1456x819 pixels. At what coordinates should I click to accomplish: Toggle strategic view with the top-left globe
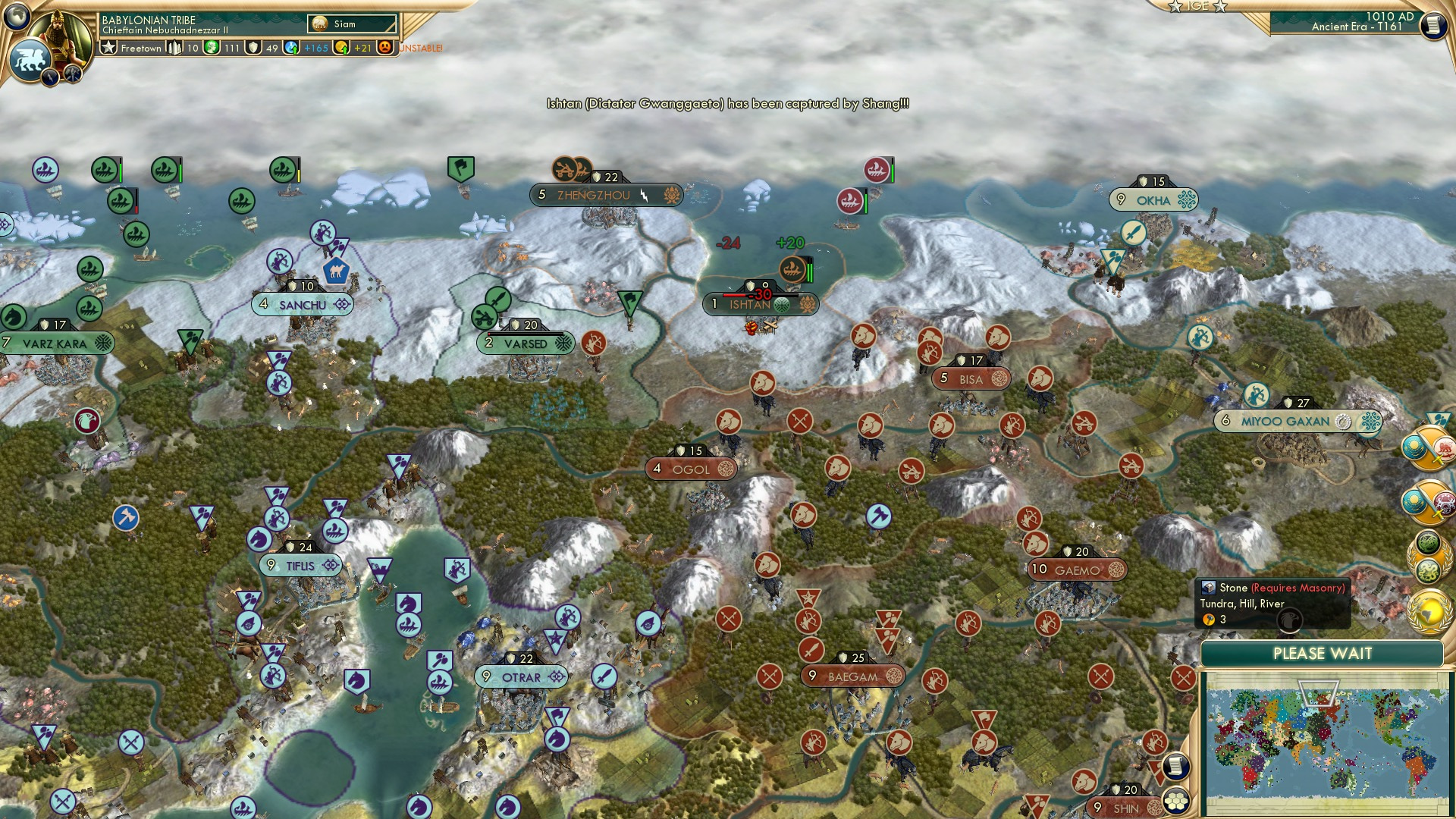[x=17, y=17]
